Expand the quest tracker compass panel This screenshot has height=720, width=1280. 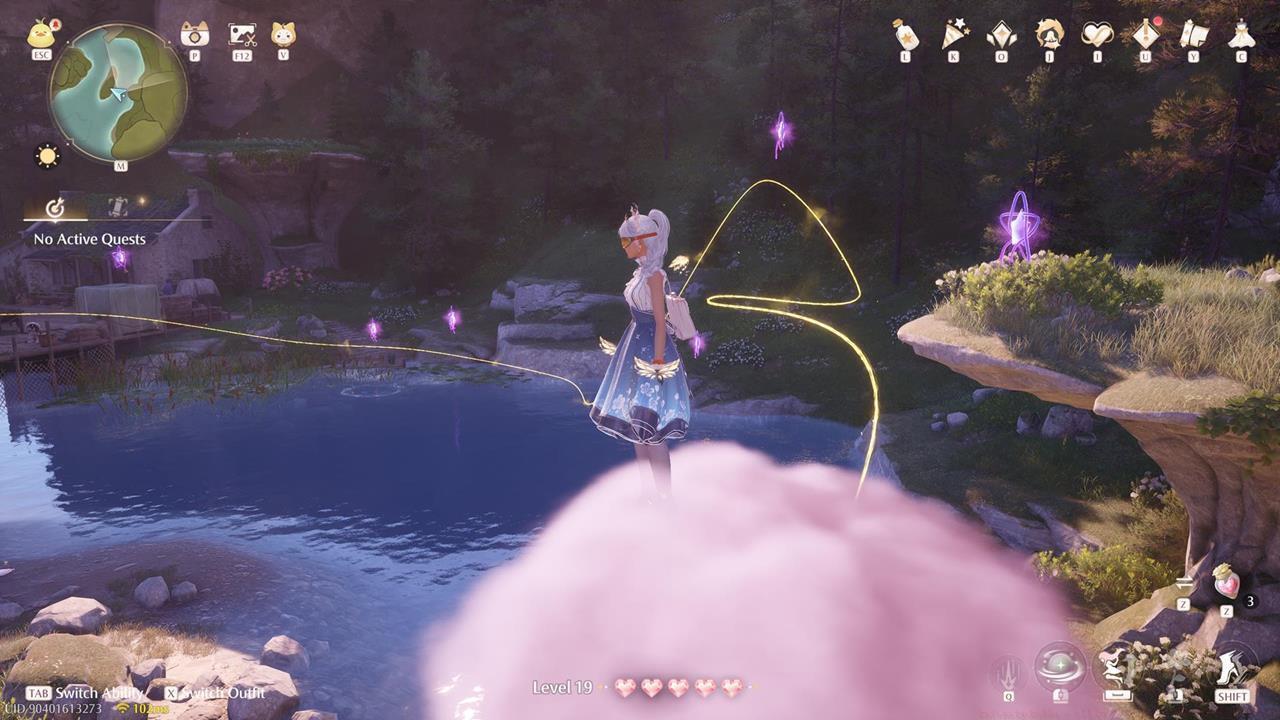tap(56, 206)
